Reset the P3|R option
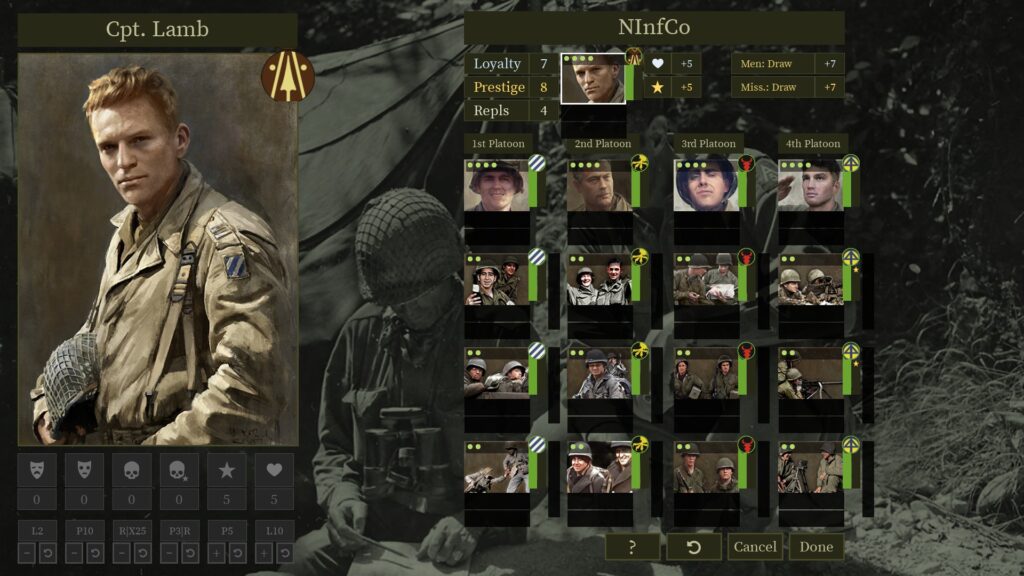The height and width of the screenshot is (576, 1024). [189, 553]
